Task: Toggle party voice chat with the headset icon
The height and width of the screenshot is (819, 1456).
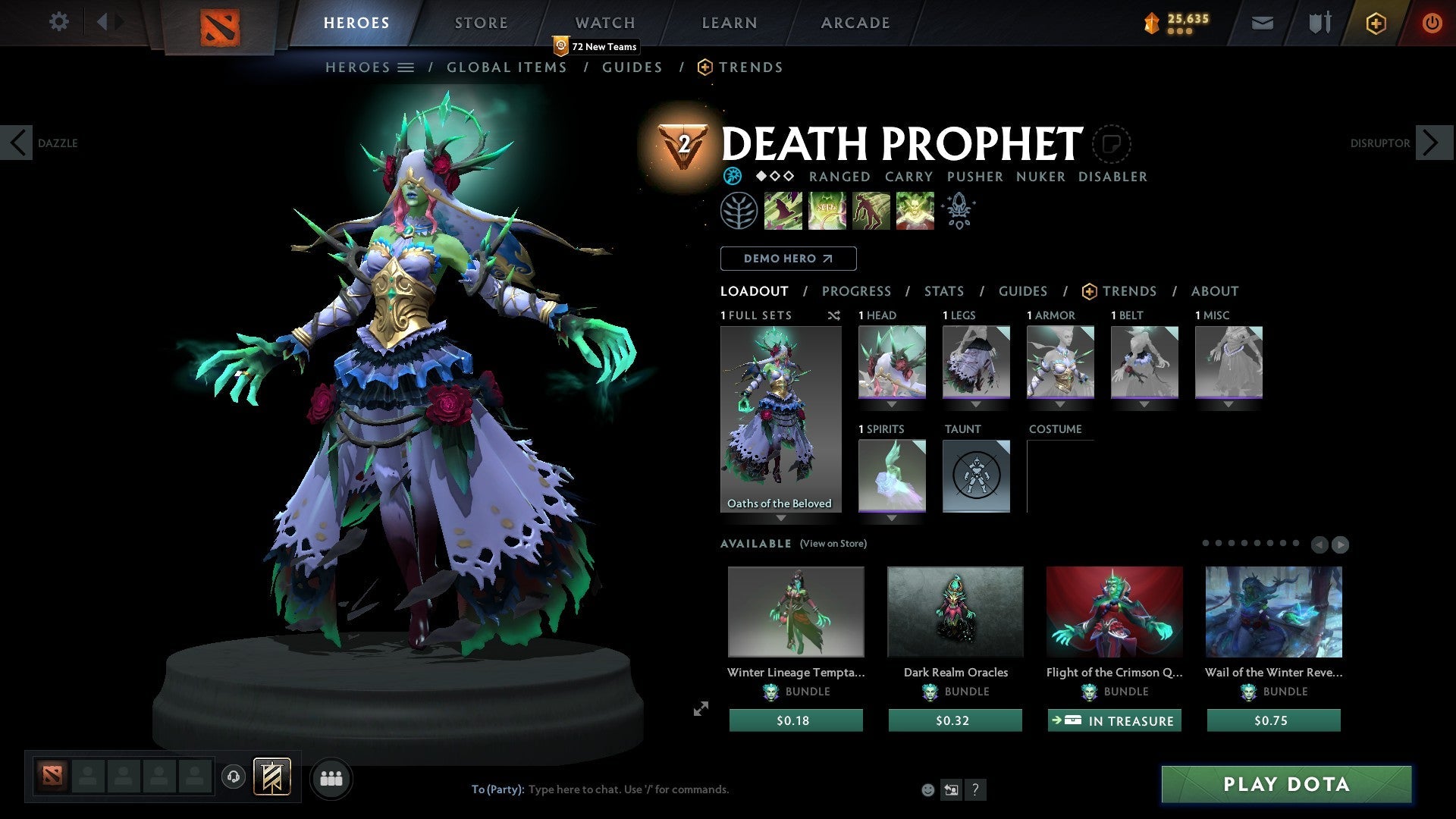Action: coord(233,778)
